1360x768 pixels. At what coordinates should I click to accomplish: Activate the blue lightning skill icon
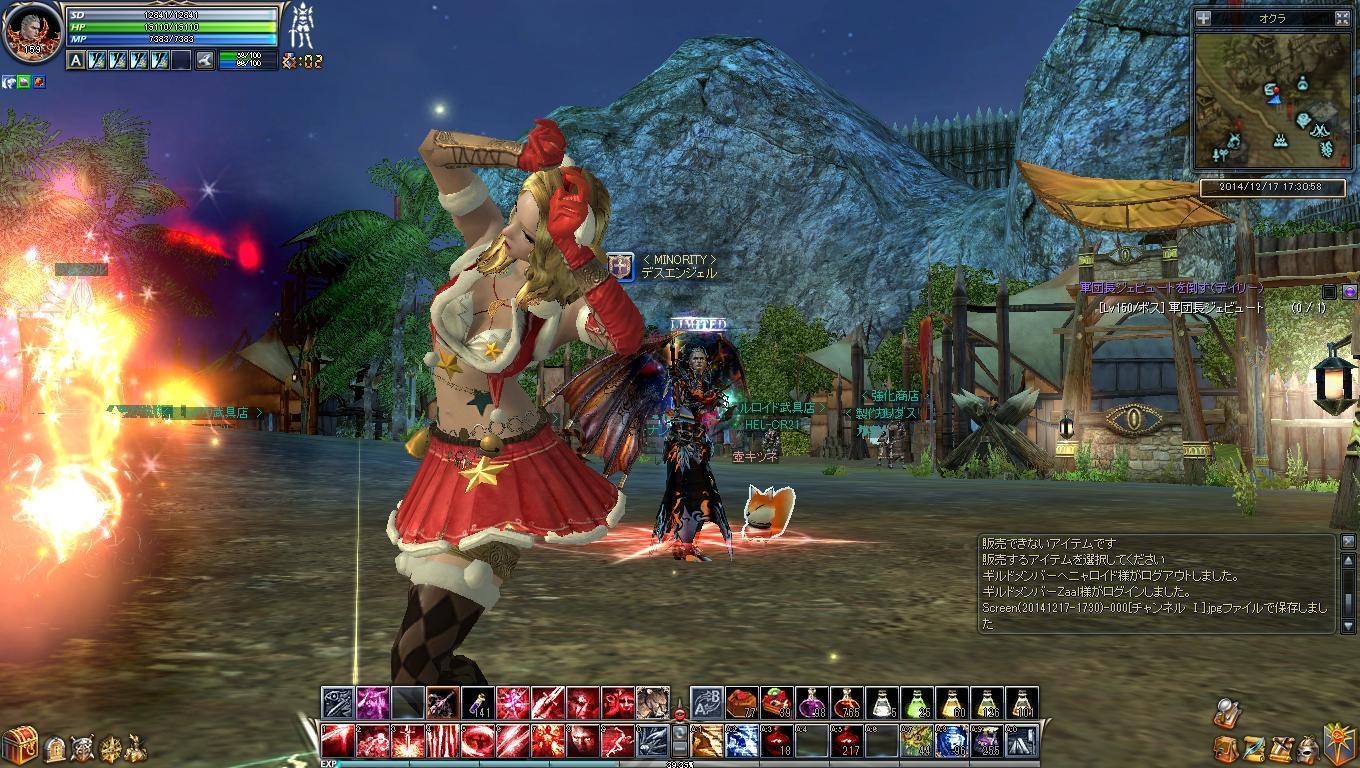pos(741,741)
